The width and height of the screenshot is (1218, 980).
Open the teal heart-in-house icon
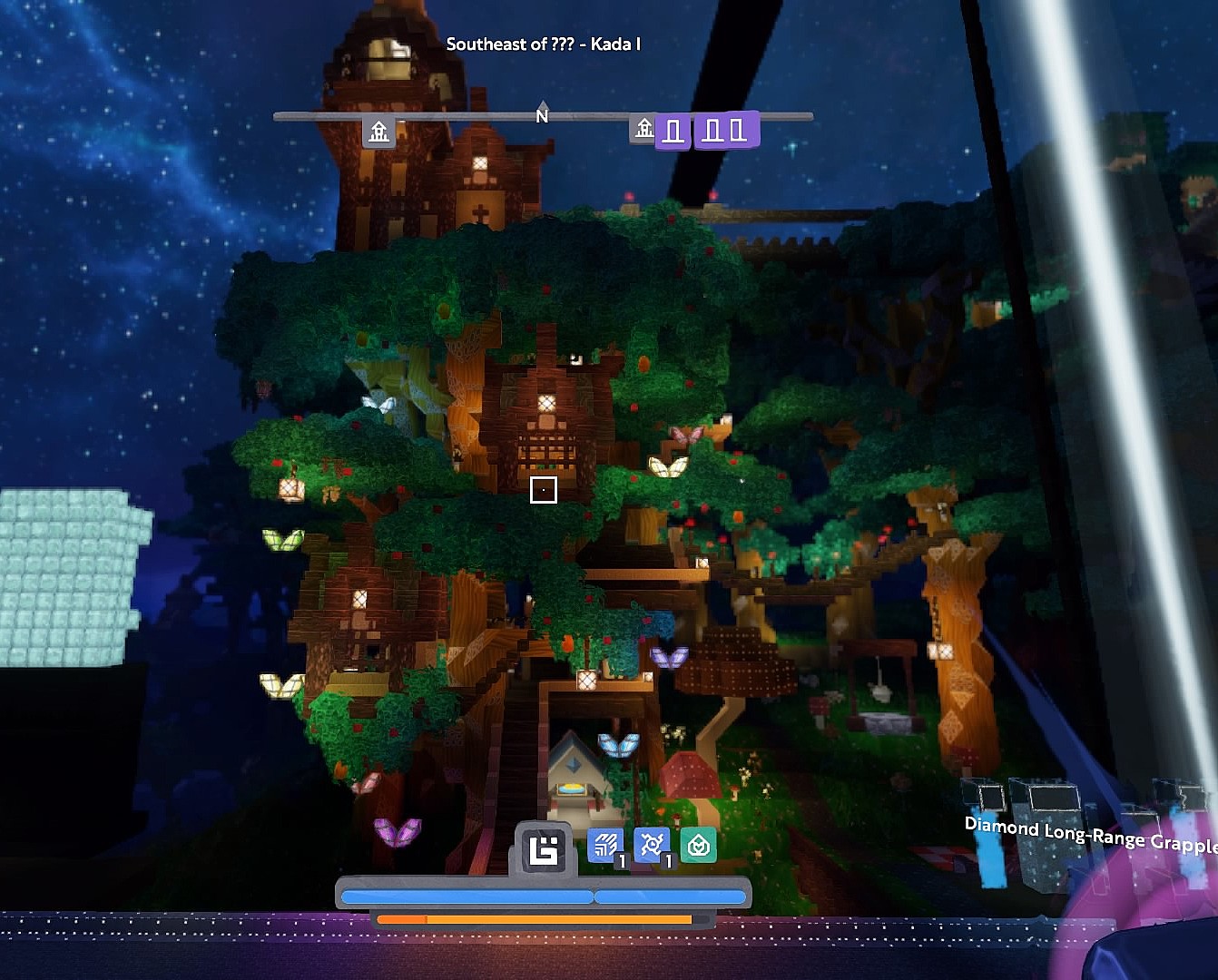pyautogui.click(x=698, y=846)
